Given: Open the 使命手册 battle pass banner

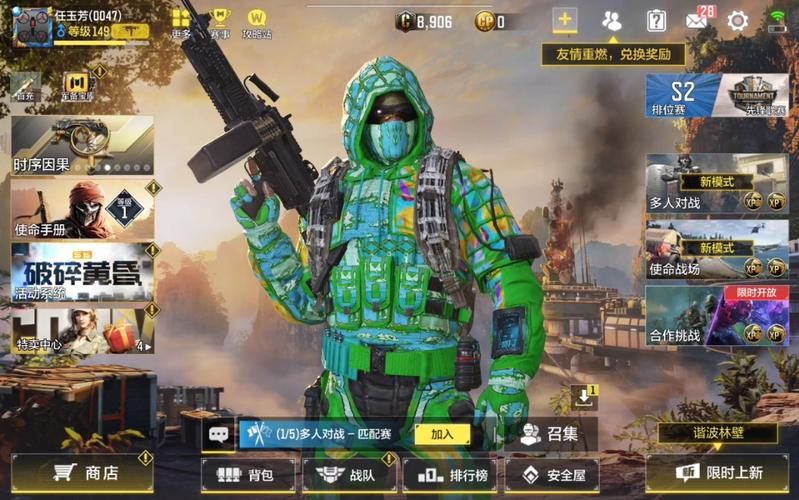Looking at the screenshot, I should pos(80,210).
